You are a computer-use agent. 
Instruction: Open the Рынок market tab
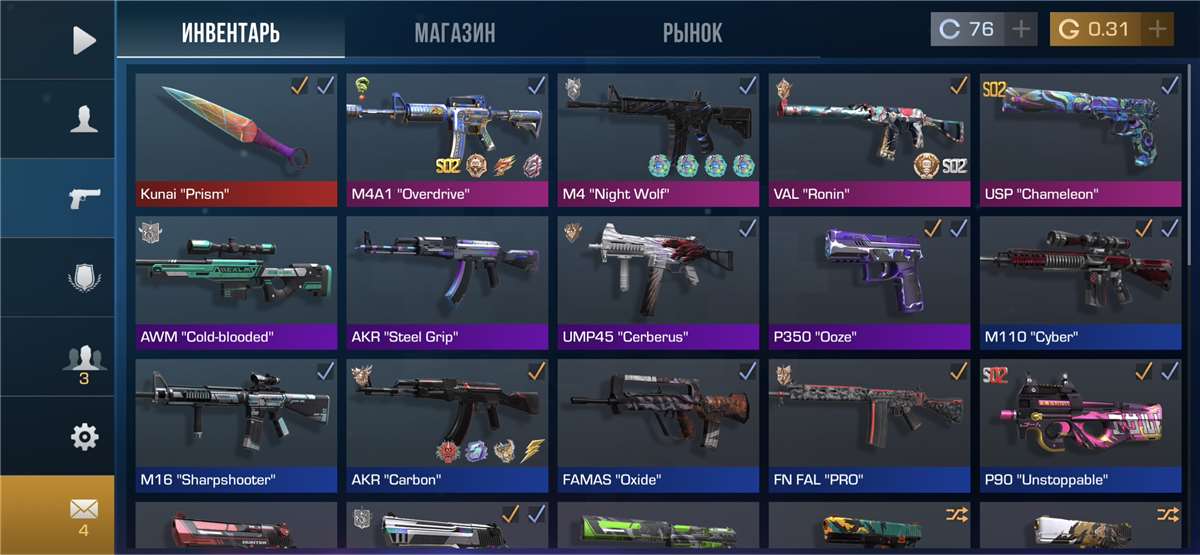[x=692, y=32]
